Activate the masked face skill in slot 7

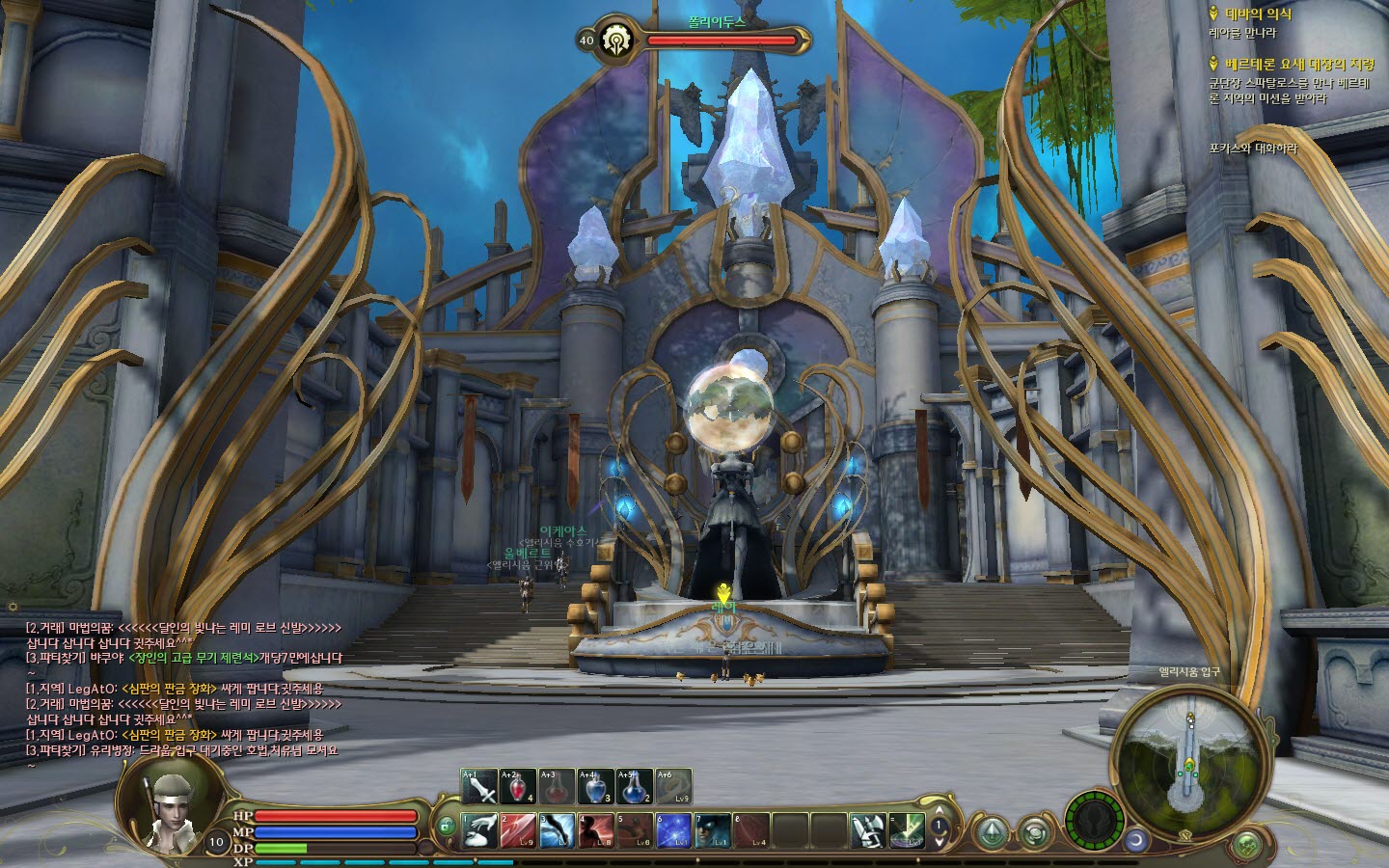point(712,830)
